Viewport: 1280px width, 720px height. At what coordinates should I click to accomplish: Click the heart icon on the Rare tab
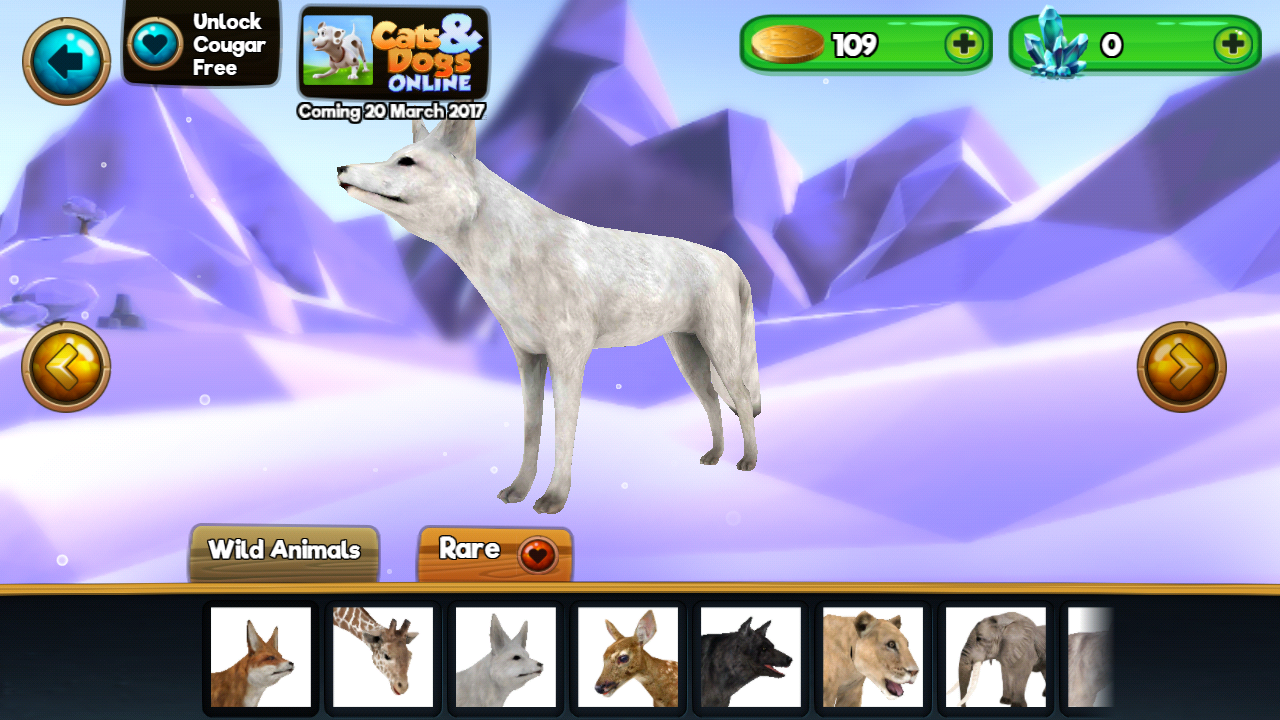coord(536,551)
